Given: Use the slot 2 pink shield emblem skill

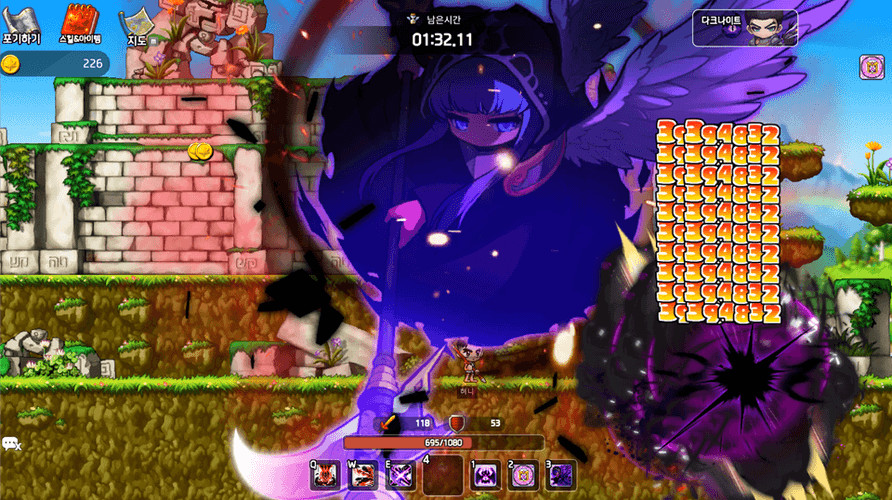Looking at the screenshot, I should tap(523, 475).
